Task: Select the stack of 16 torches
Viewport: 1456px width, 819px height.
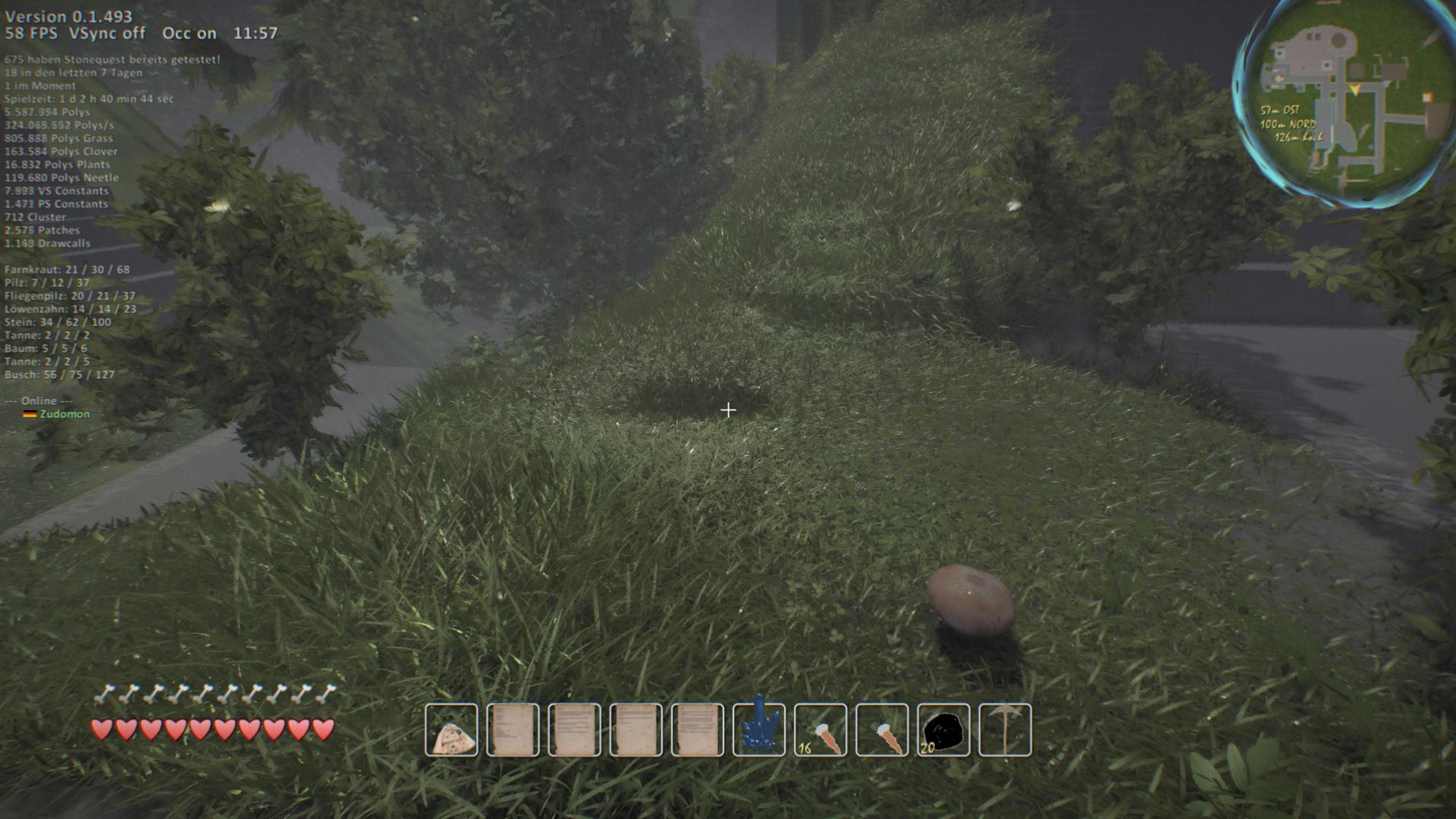Action: [821, 730]
